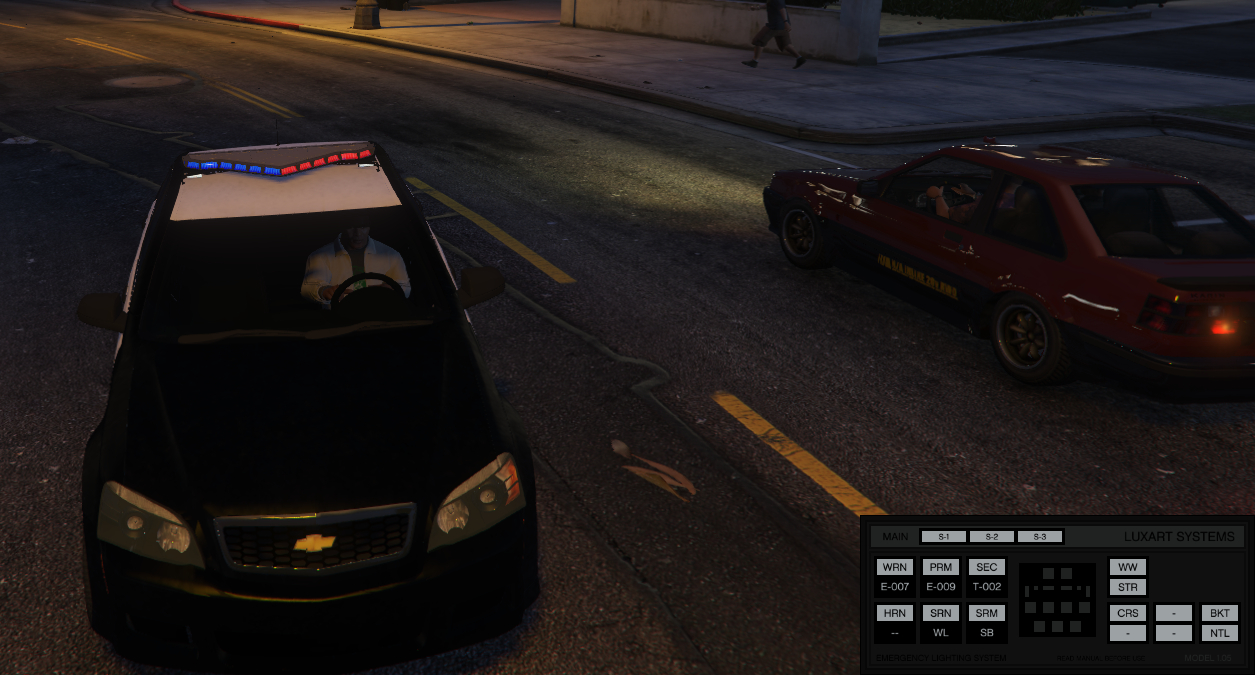1255x675 pixels.
Task: Switch to the S-1 lighting stage
Action: point(943,537)
